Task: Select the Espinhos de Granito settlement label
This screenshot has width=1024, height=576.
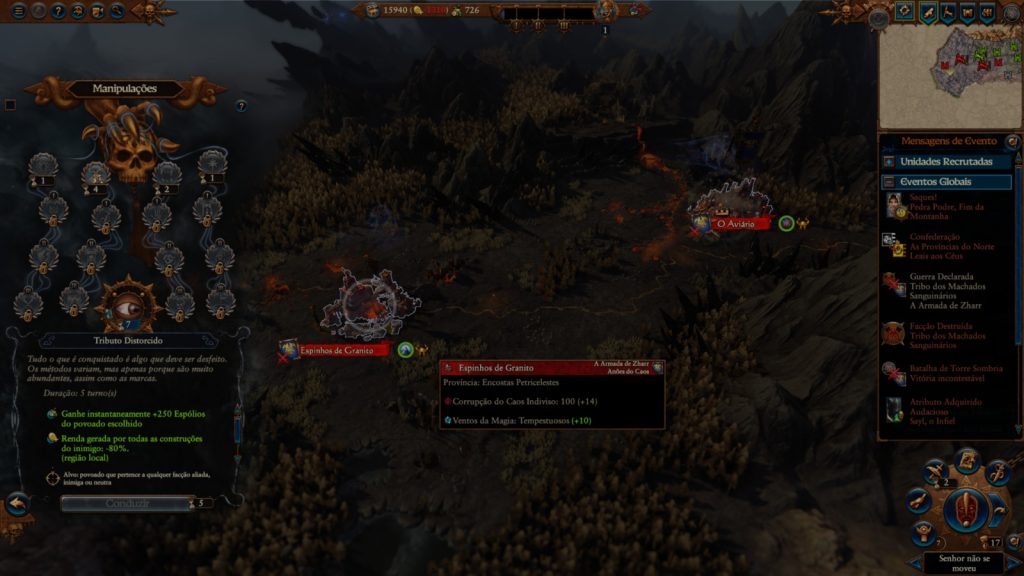Action: [x=336, y=350]
